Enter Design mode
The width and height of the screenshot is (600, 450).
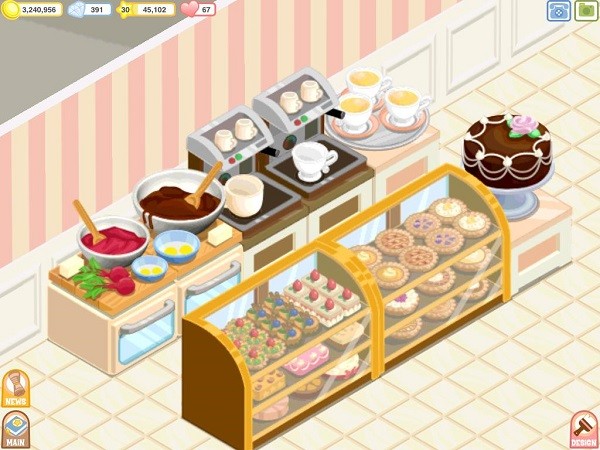583,429
